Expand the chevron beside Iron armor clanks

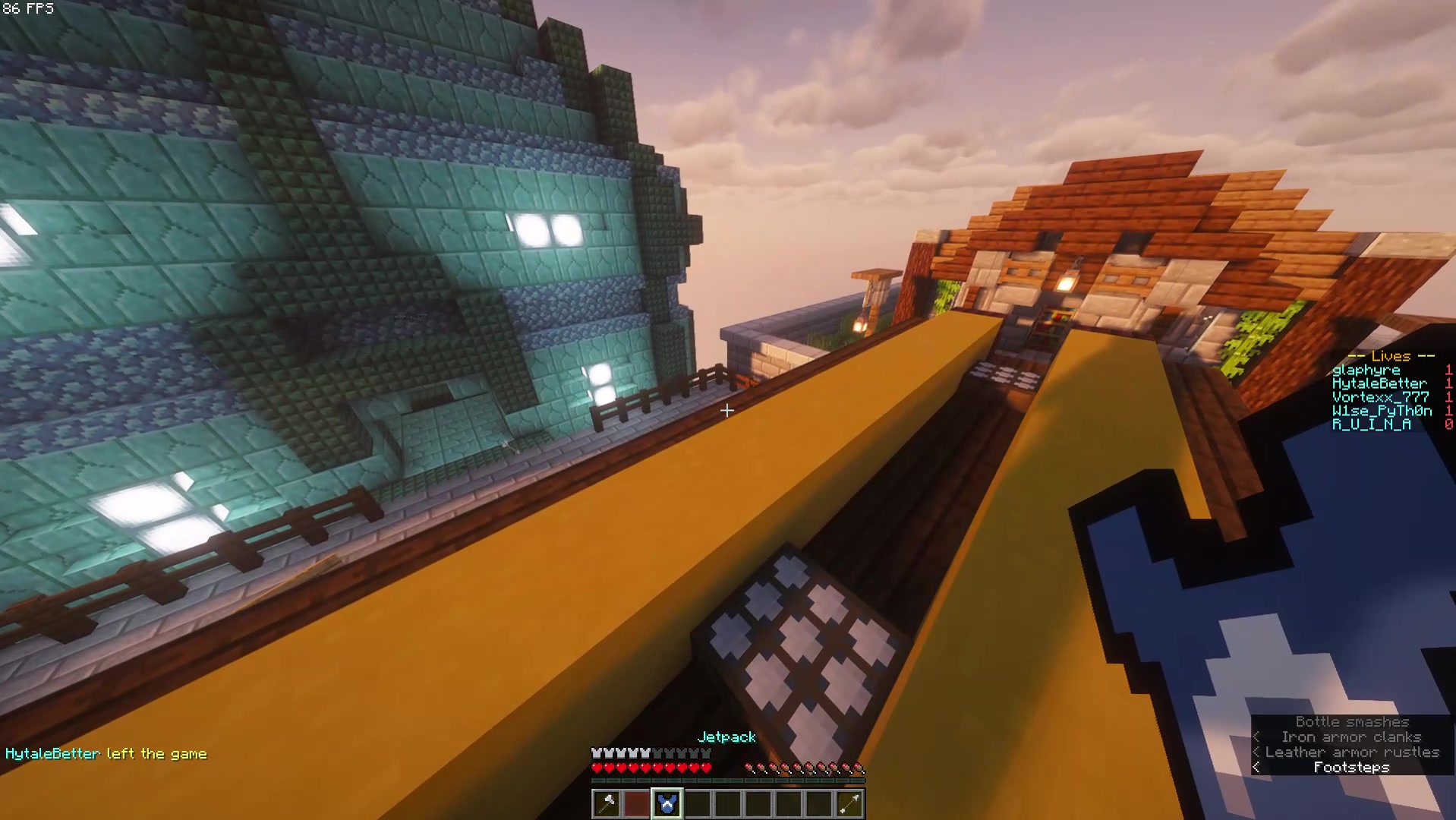tap(1256, 737)
